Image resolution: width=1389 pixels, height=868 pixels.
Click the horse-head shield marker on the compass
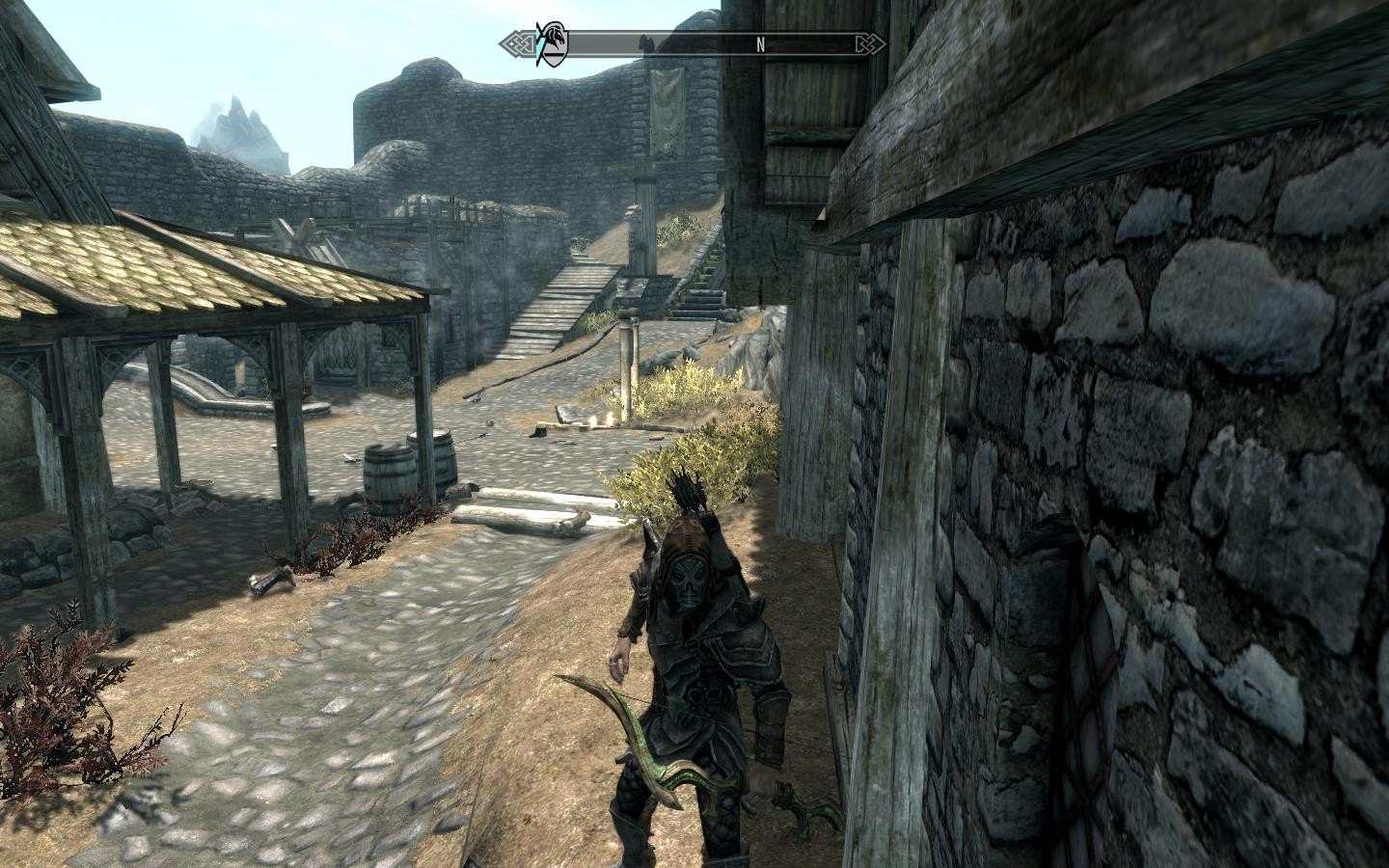553,42
